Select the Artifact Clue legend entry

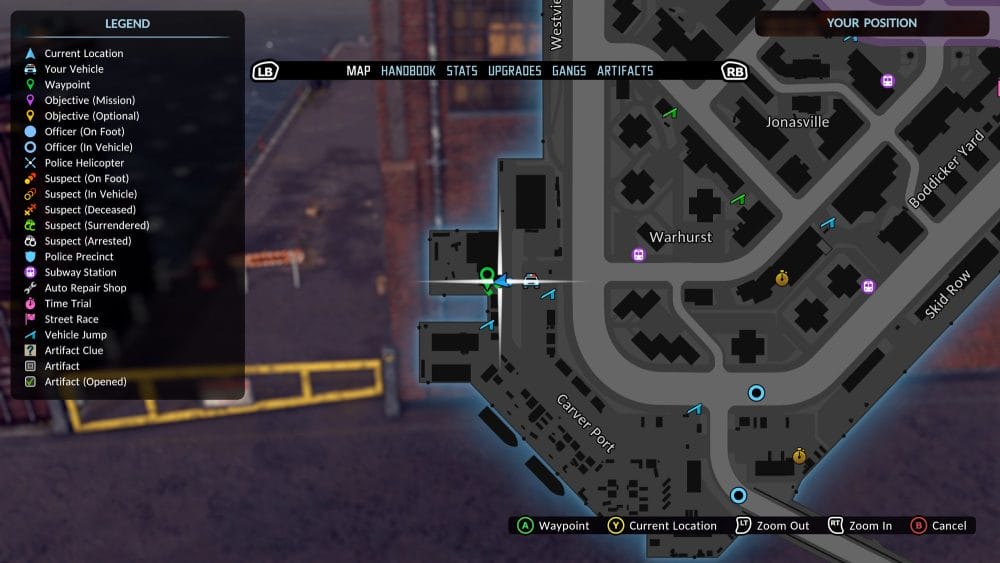pyautogui.click(x=73, y=351)
